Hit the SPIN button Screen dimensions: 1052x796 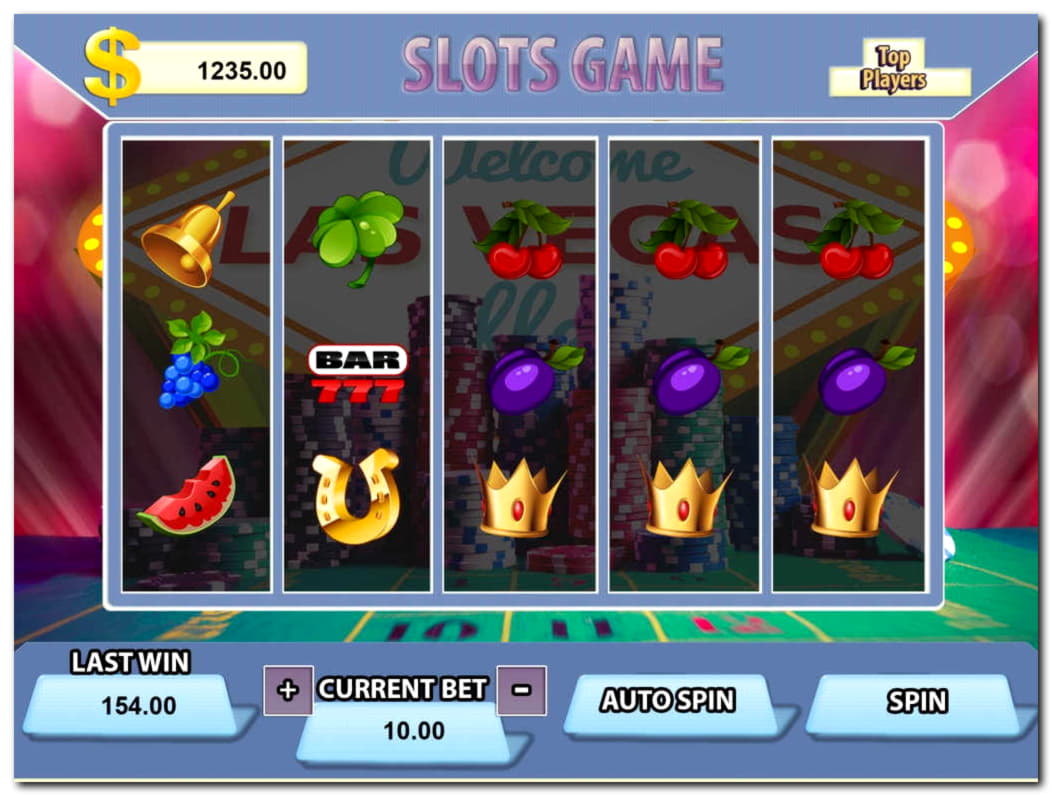[916, 703]
